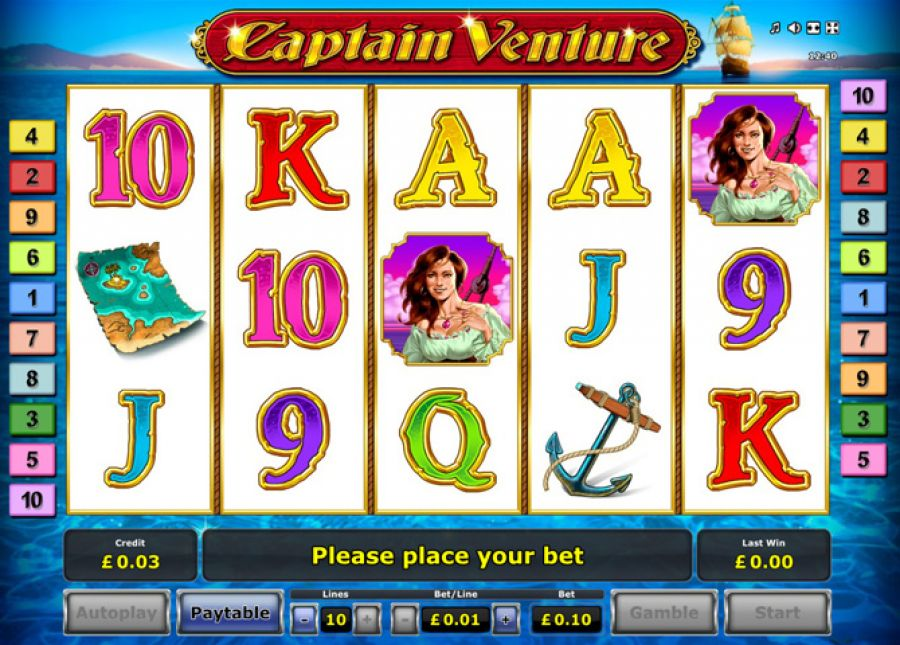Screen dimensions: 900x645
Task: Increase the number of Lines
Action: [367, 620]
